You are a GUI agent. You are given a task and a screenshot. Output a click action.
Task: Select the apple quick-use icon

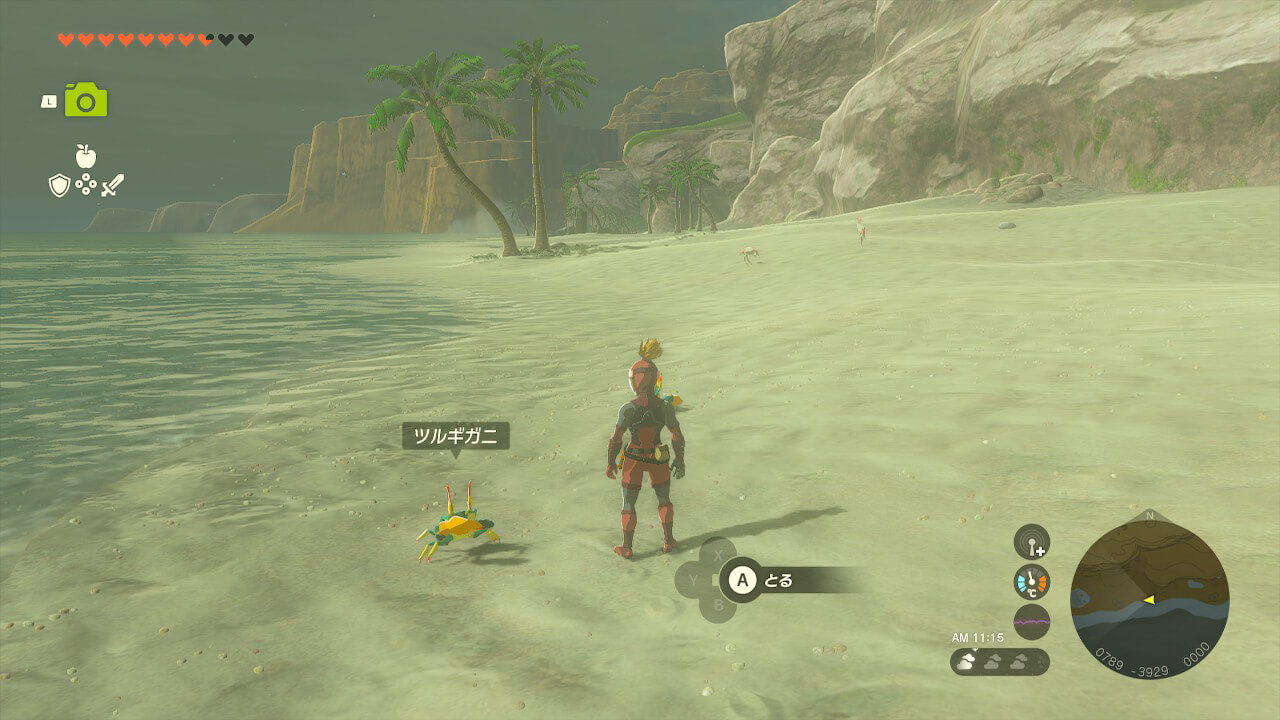click(85, 156)
